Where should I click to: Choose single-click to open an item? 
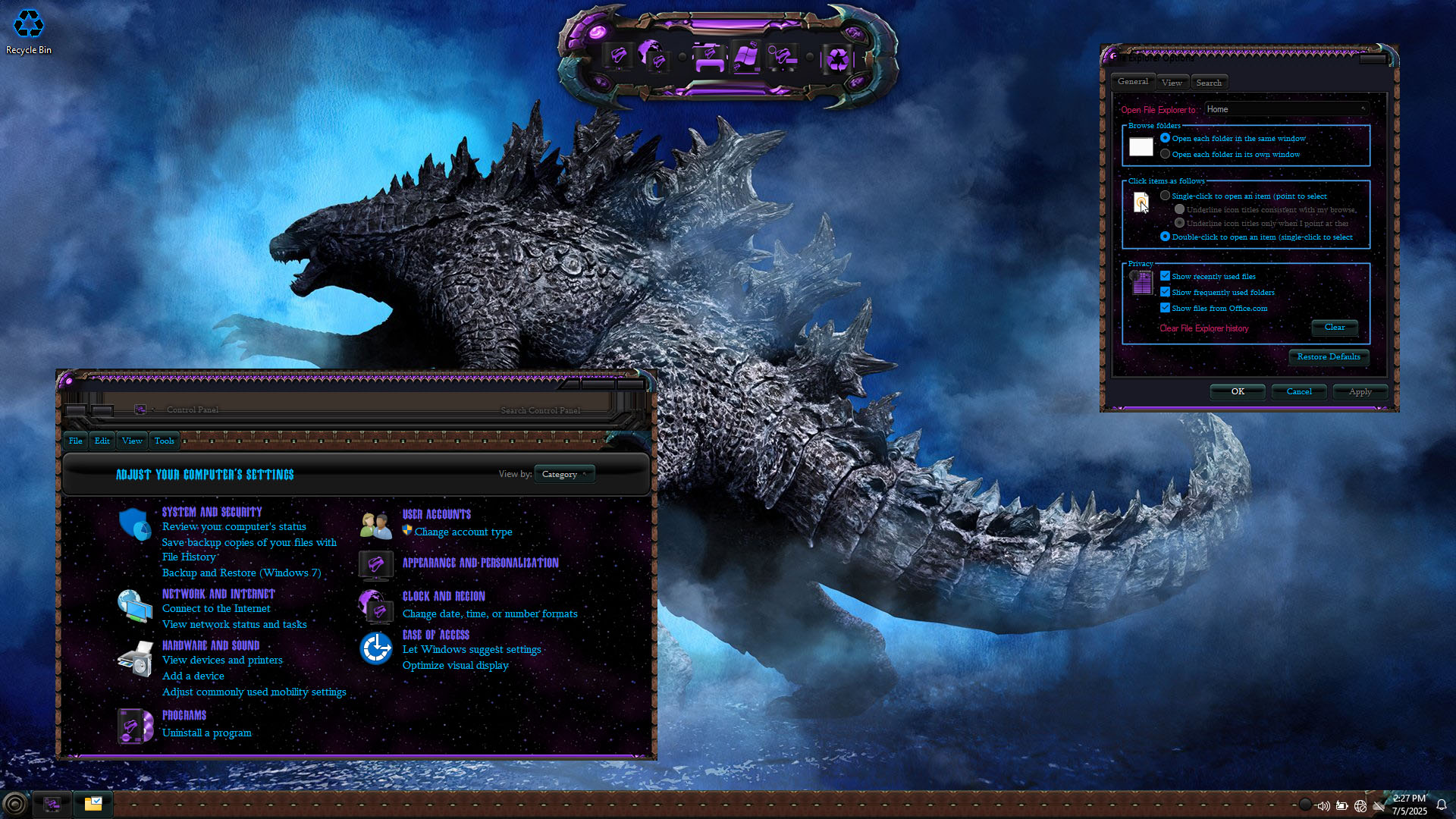1166,196
